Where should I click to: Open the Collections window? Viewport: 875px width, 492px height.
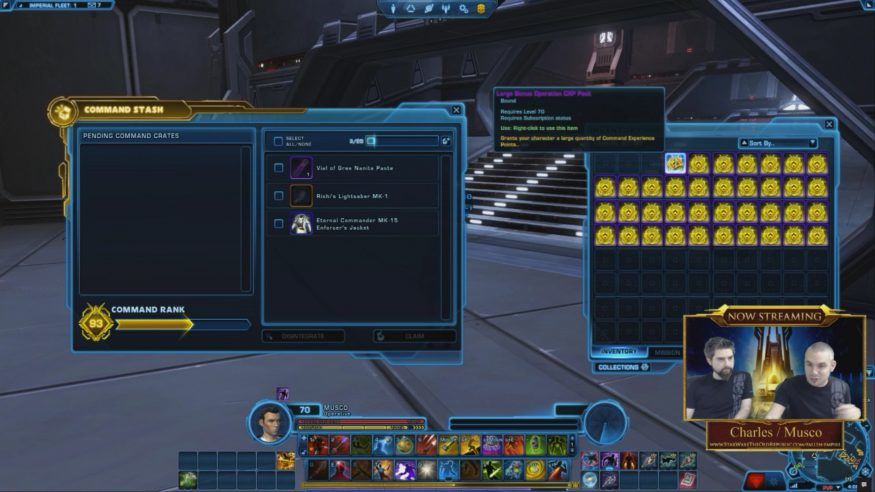click(622, 367)
